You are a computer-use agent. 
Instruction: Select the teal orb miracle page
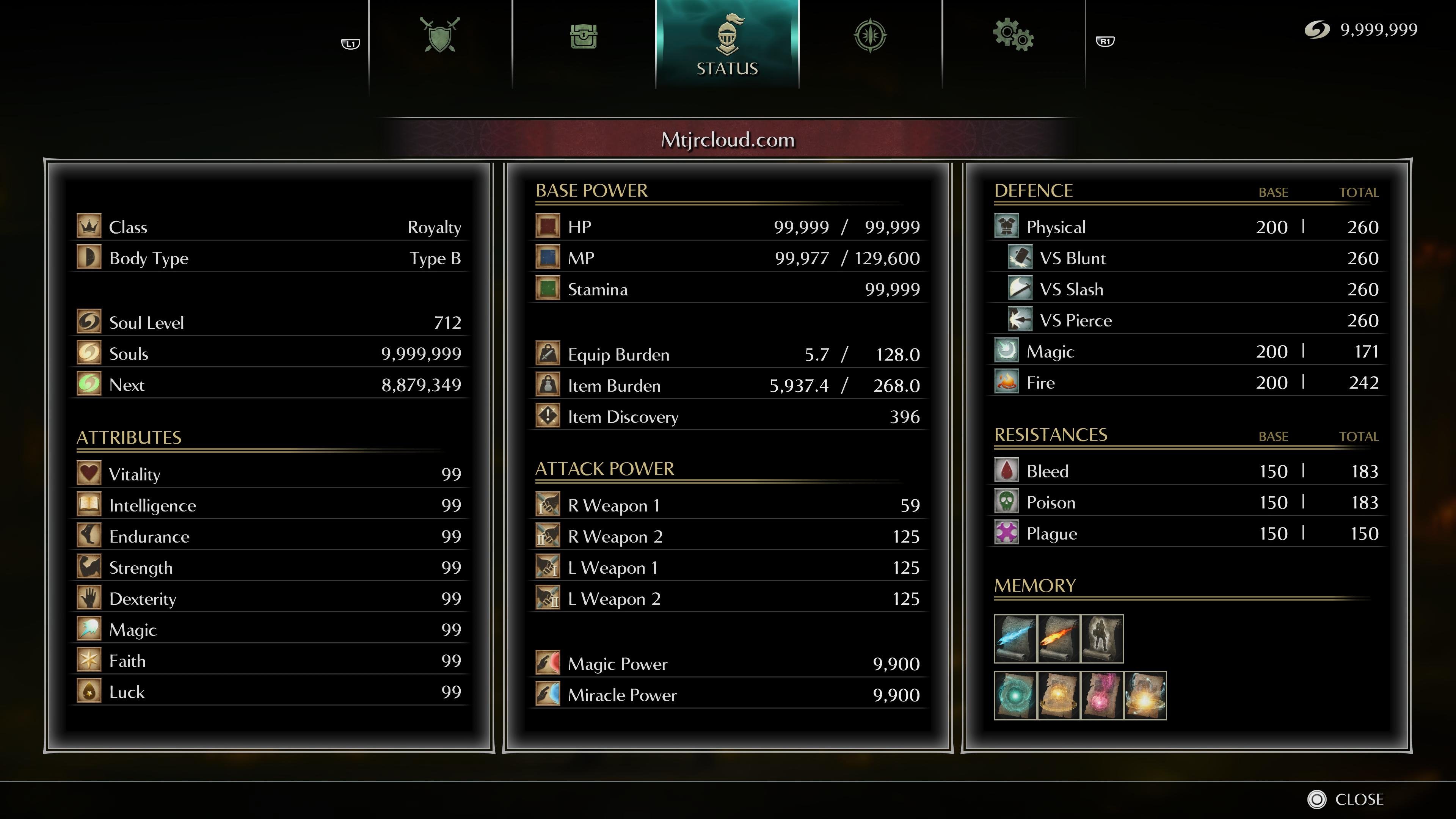tap(1015, 696)
